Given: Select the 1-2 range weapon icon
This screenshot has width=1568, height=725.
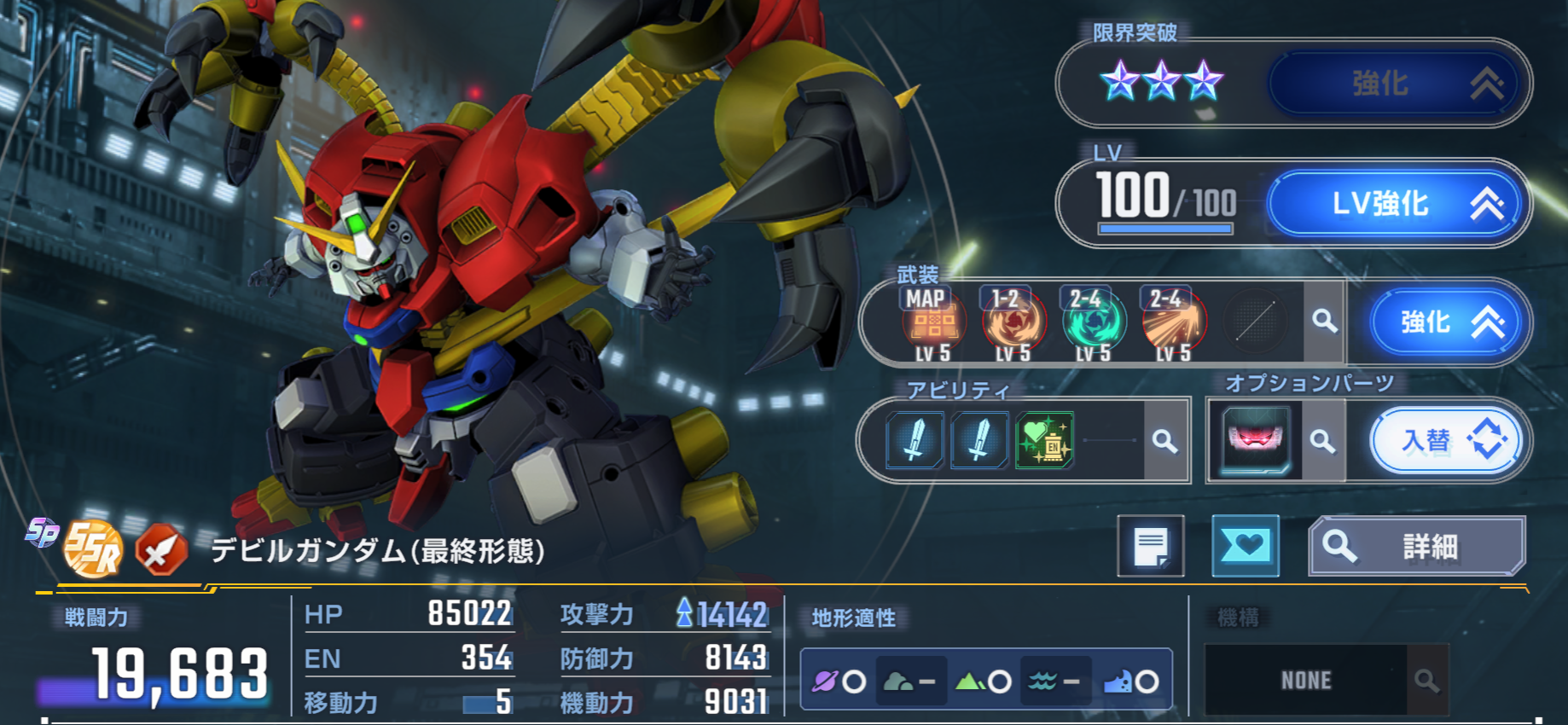Looking at the screenshot, I should tap(1013, 324).
